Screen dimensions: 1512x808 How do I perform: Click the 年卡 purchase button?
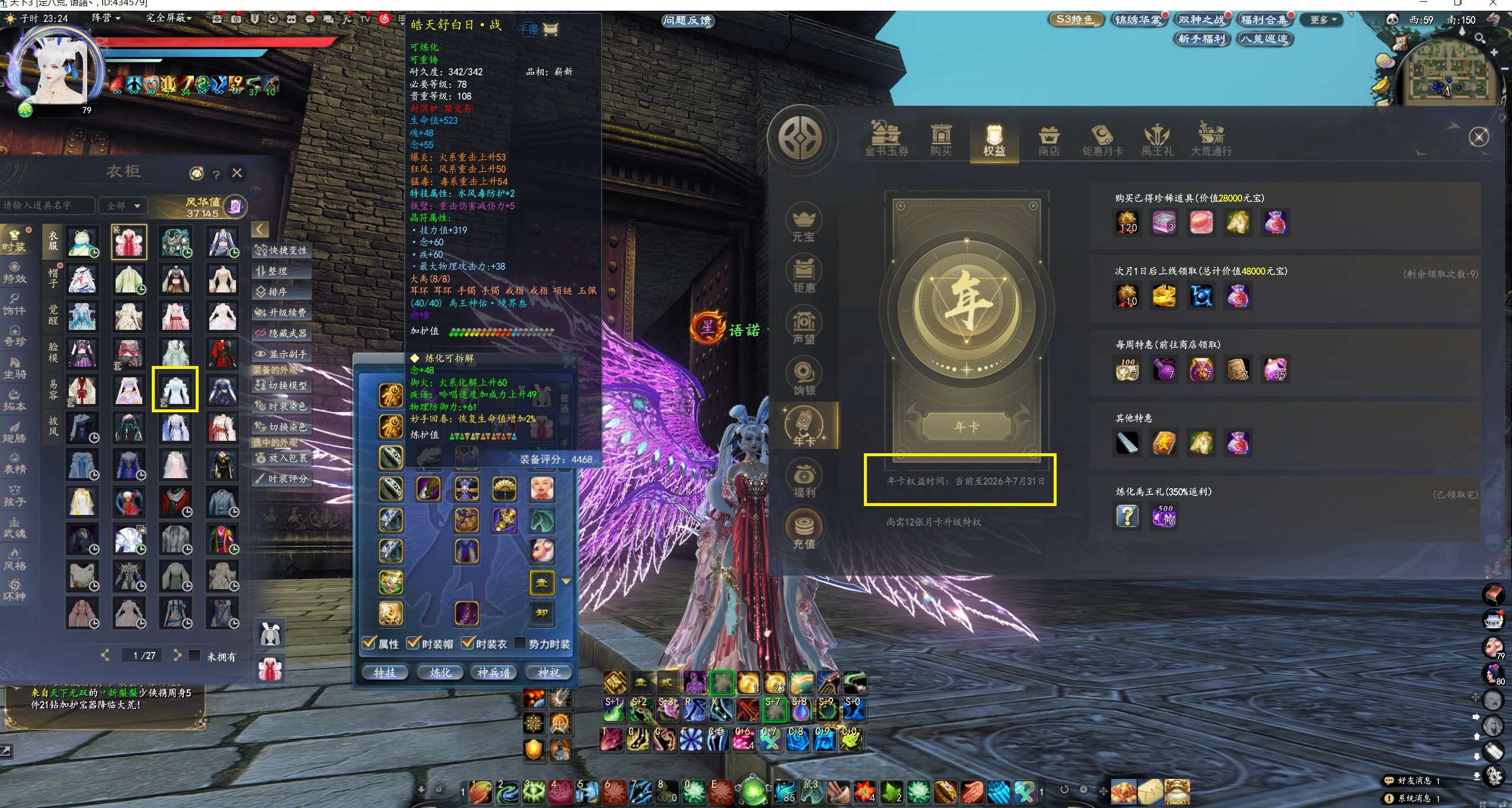[966, 427]
